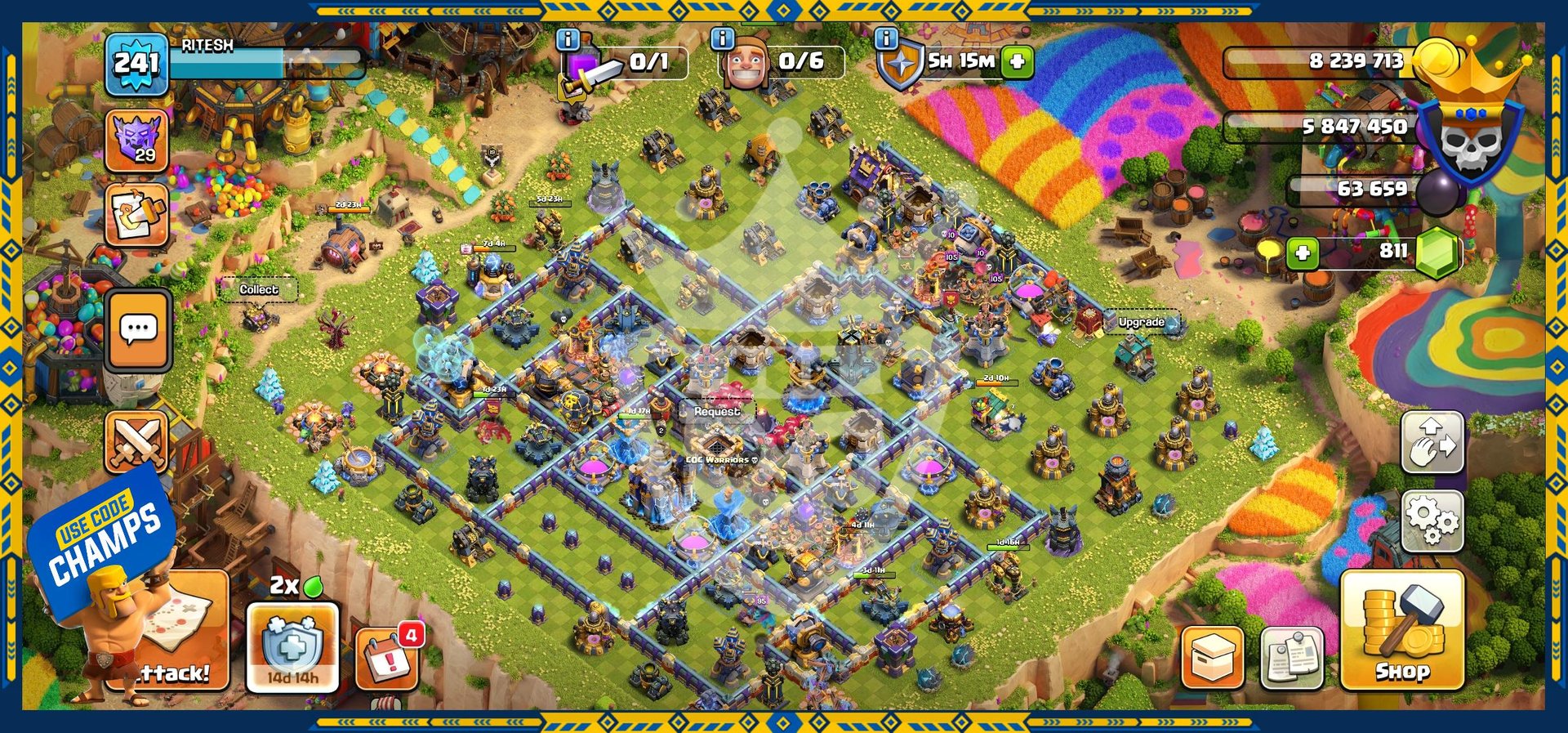Open the purple league badge showing 29
The image size is (1568, 733).
click(136, 140)
